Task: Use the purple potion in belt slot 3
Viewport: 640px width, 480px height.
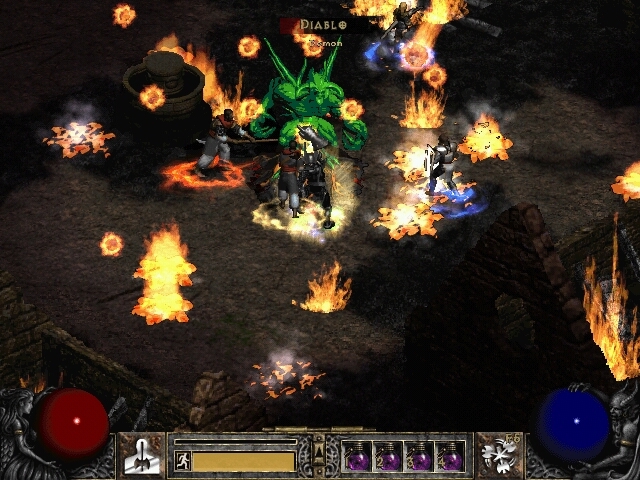Action: click(x=420, y=457)
